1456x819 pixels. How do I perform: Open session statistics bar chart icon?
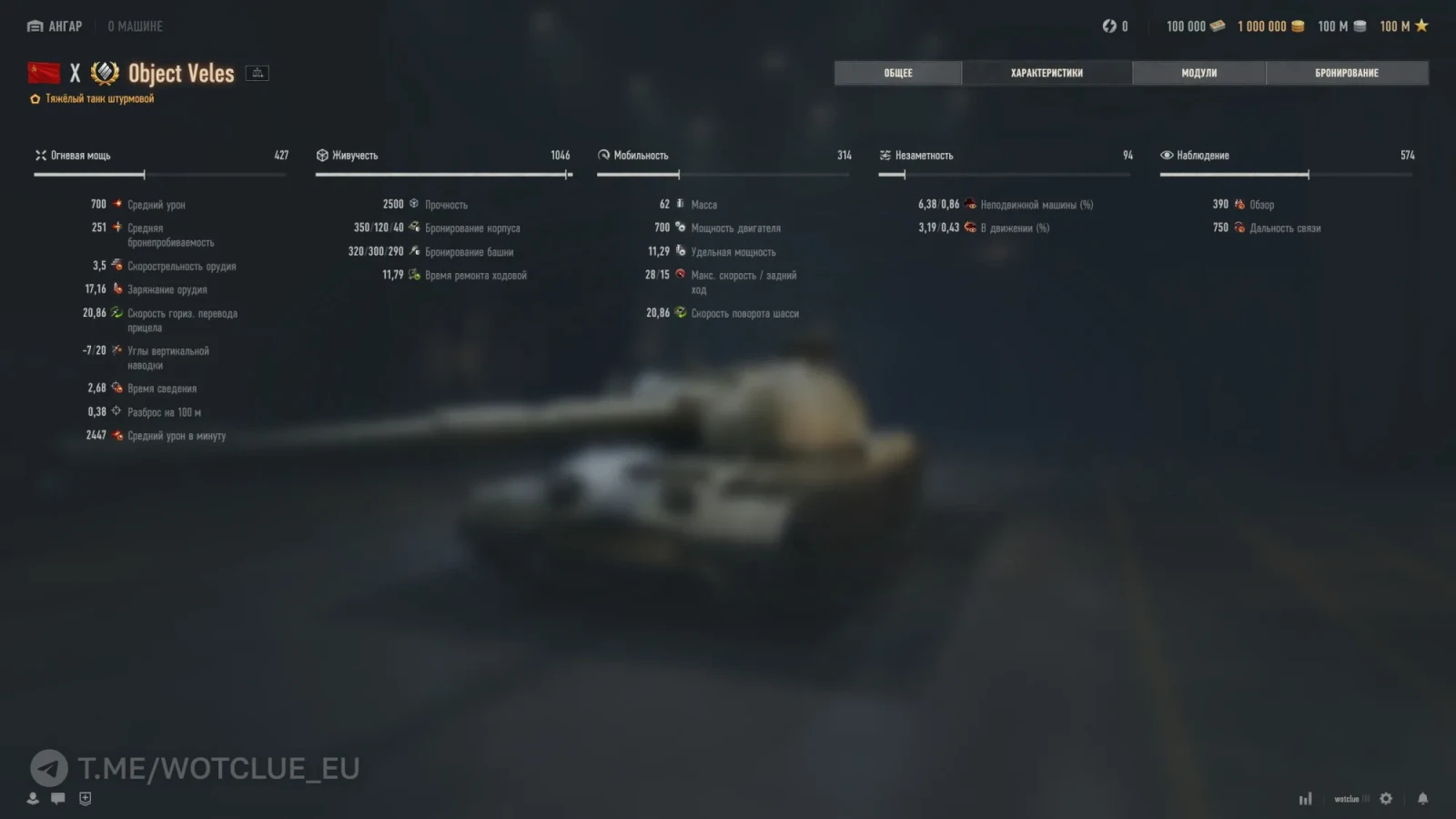[1305, 797]
